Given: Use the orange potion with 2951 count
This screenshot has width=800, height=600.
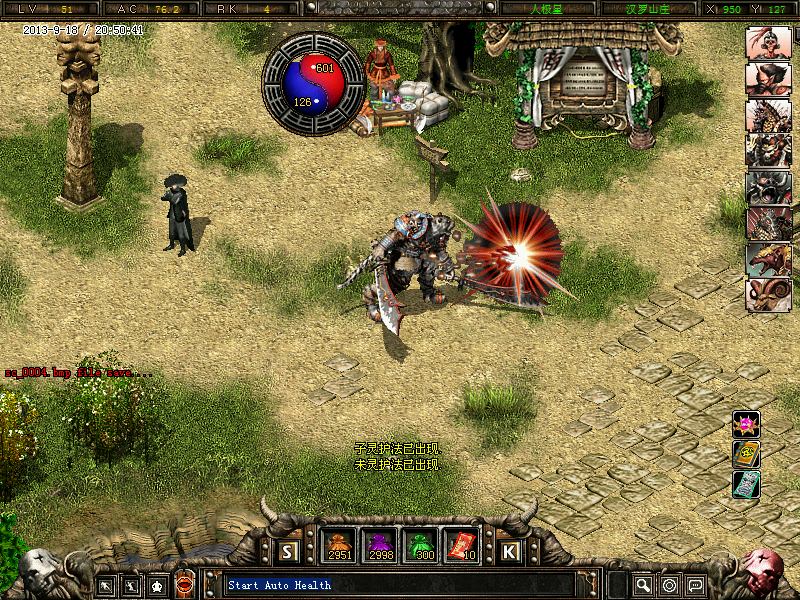Looking at the screenshot, I should click(337, 546).
